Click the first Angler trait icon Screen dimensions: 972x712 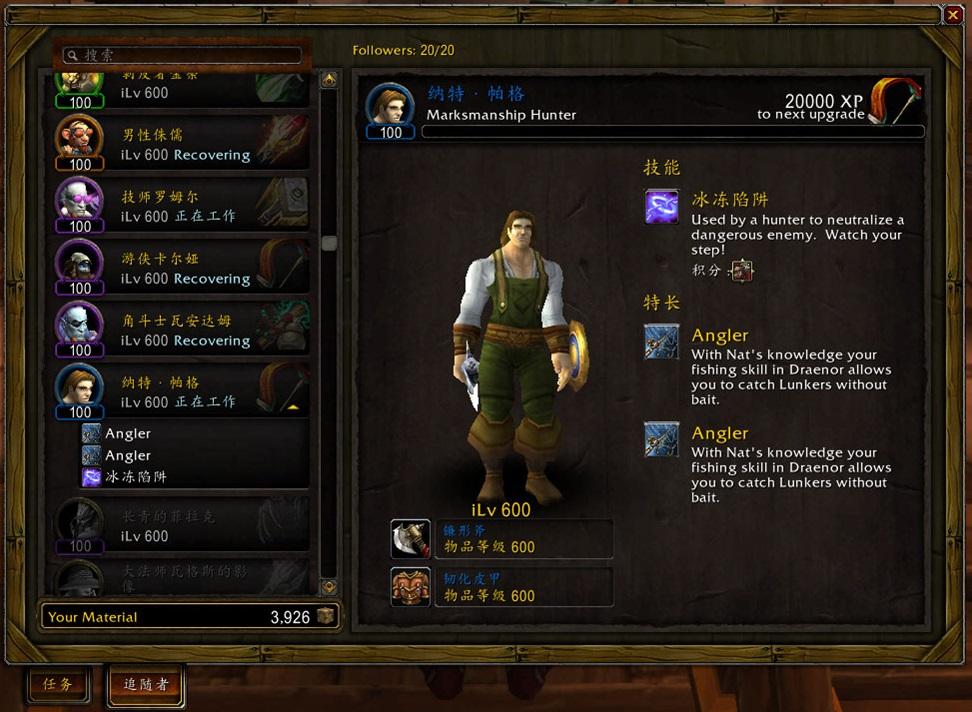[x=661, y=342]
